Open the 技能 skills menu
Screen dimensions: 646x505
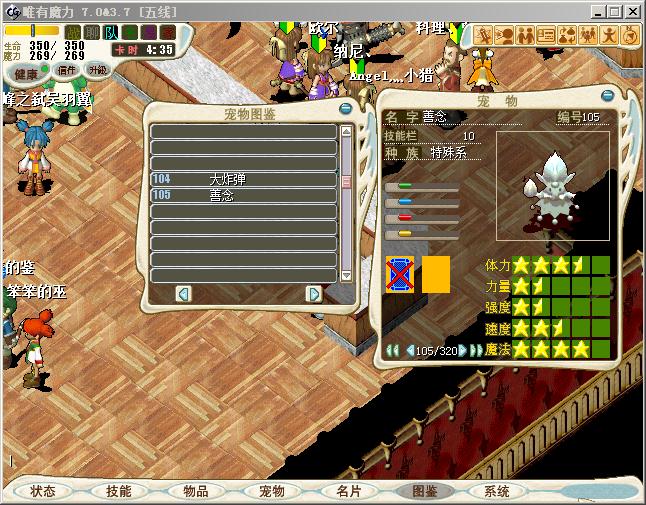pyautogui.click(x=118, y=491)
